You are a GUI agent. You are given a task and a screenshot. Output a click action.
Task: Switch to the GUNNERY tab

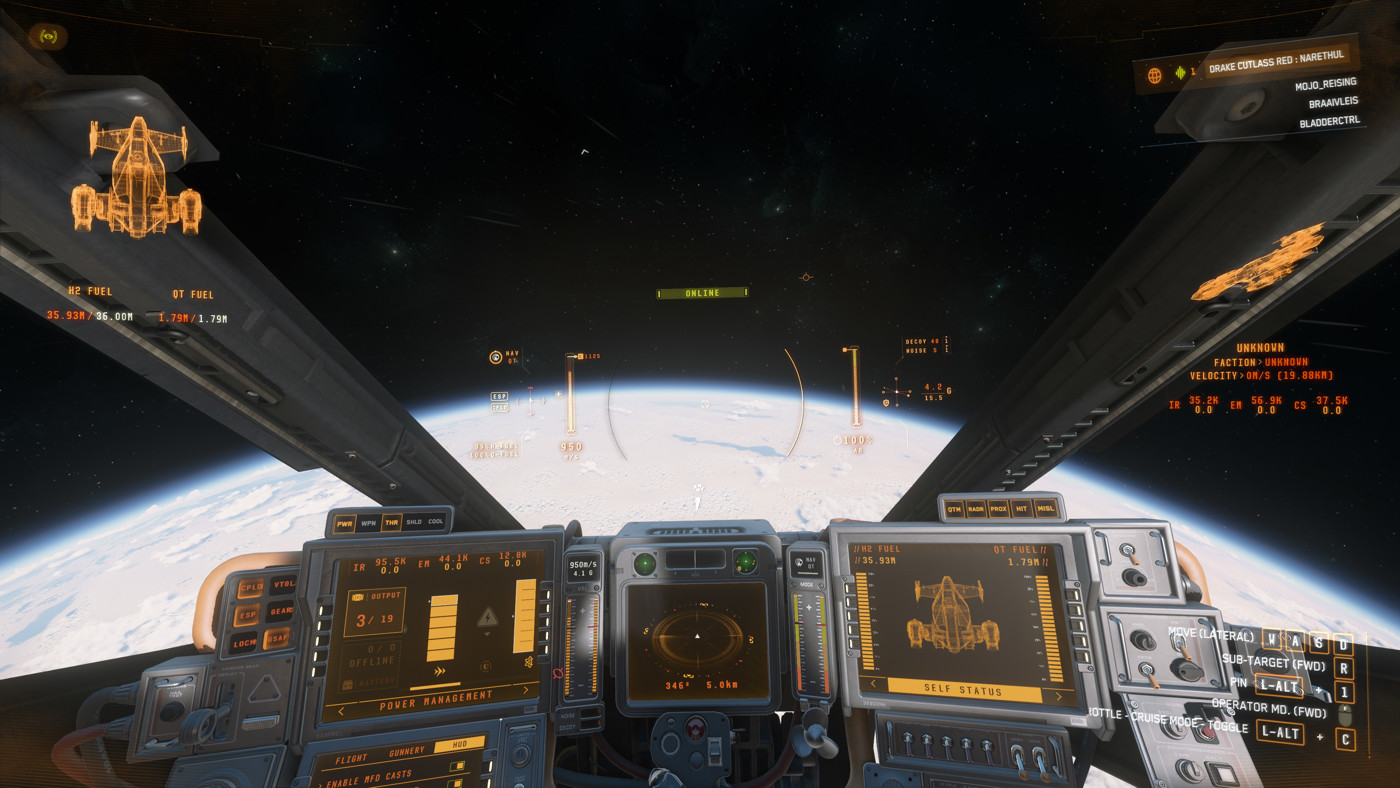(x=406, y=748)
